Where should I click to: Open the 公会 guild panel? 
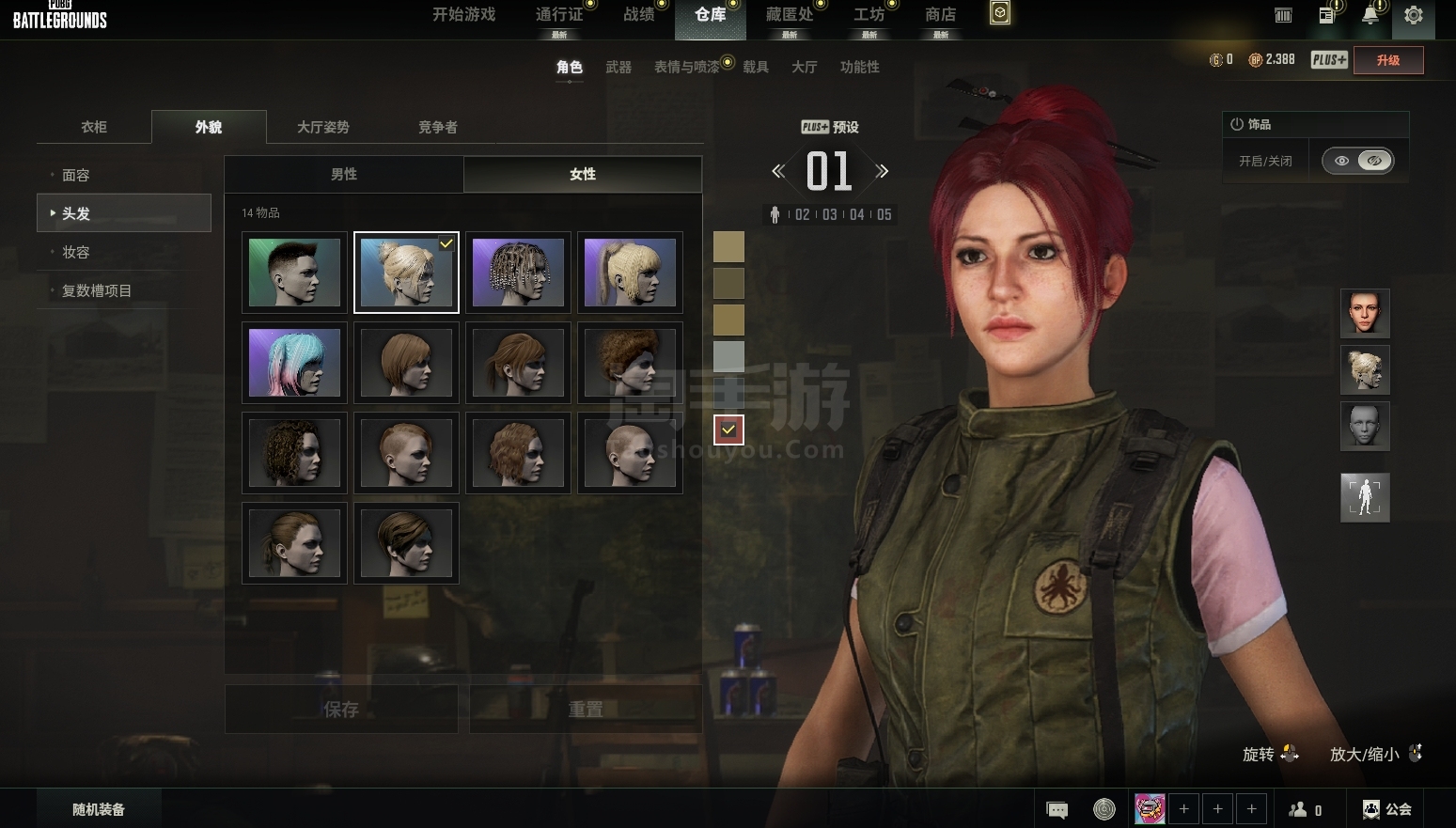click(1387, 809)
